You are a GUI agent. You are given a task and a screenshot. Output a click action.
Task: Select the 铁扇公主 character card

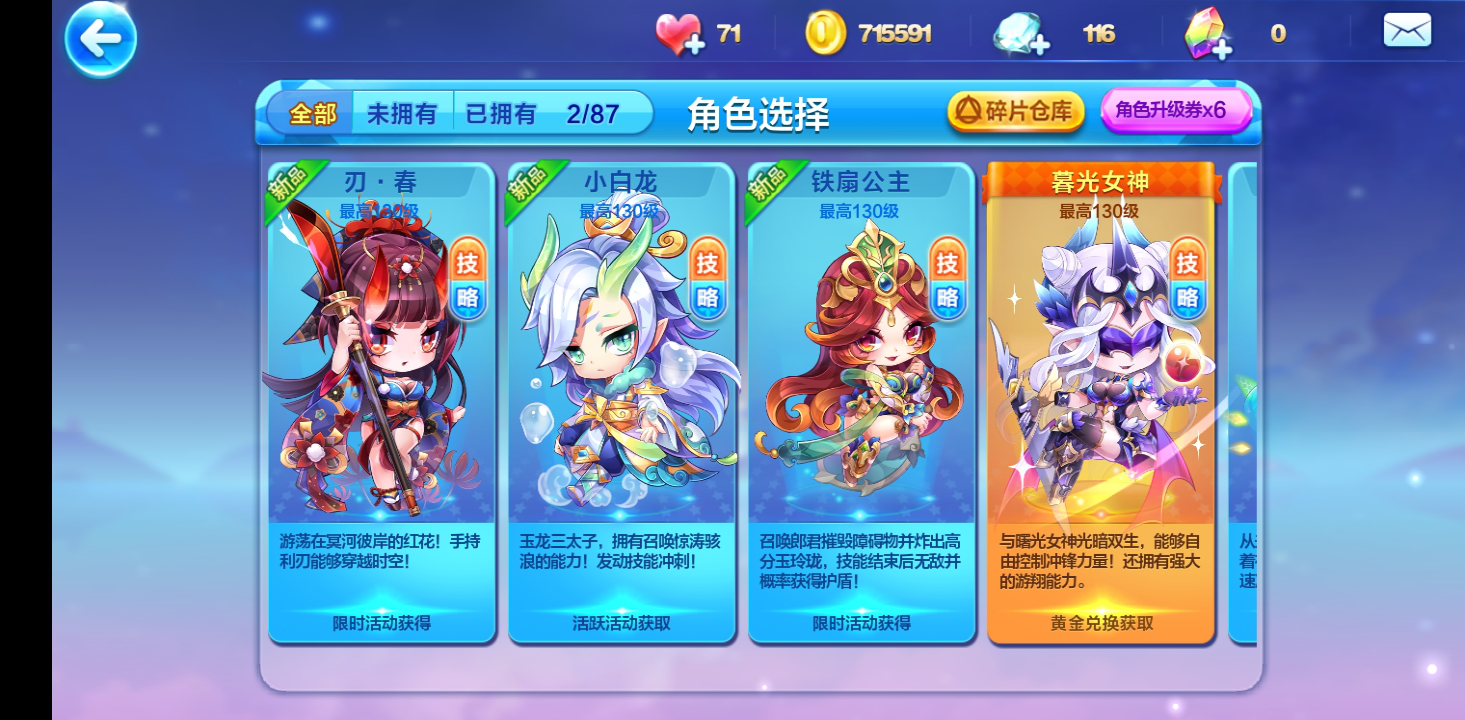click(x=862, y=400)
